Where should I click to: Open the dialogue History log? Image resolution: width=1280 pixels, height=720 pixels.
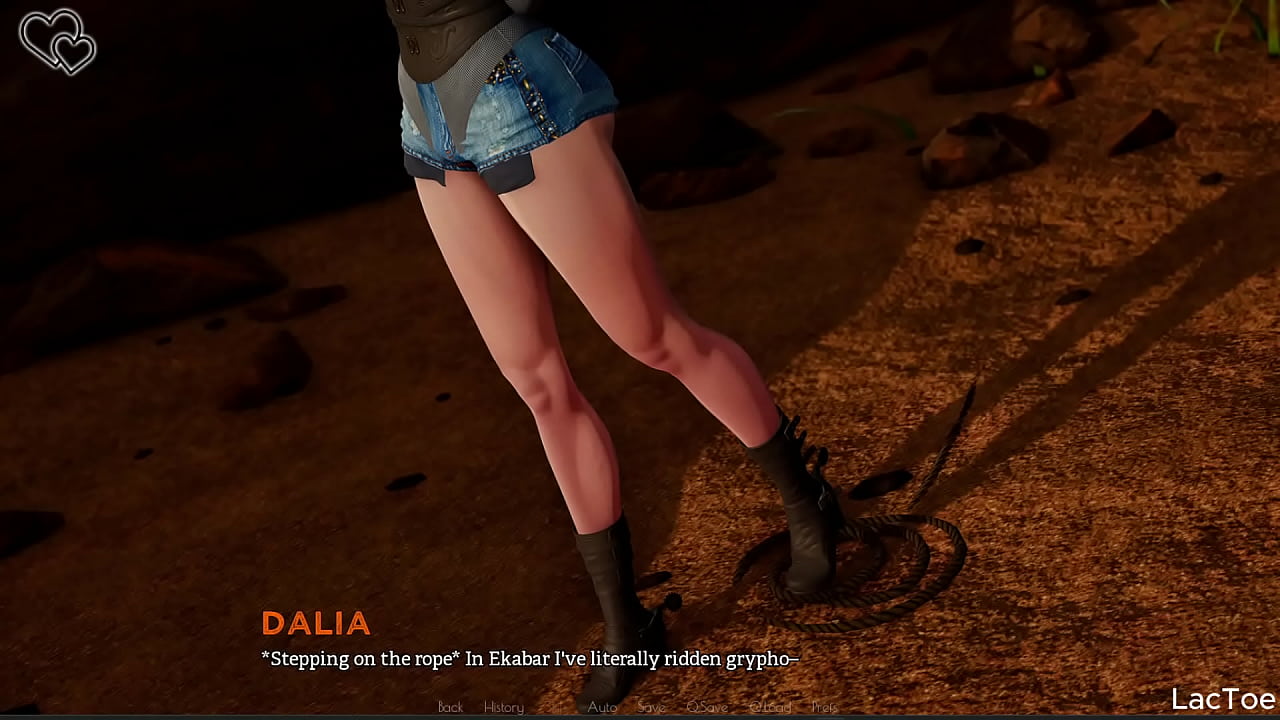tap(503, 707)
